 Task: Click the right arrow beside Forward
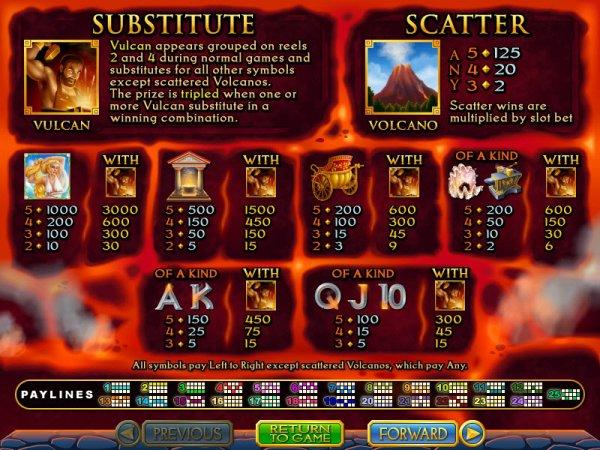click(472, 433)
